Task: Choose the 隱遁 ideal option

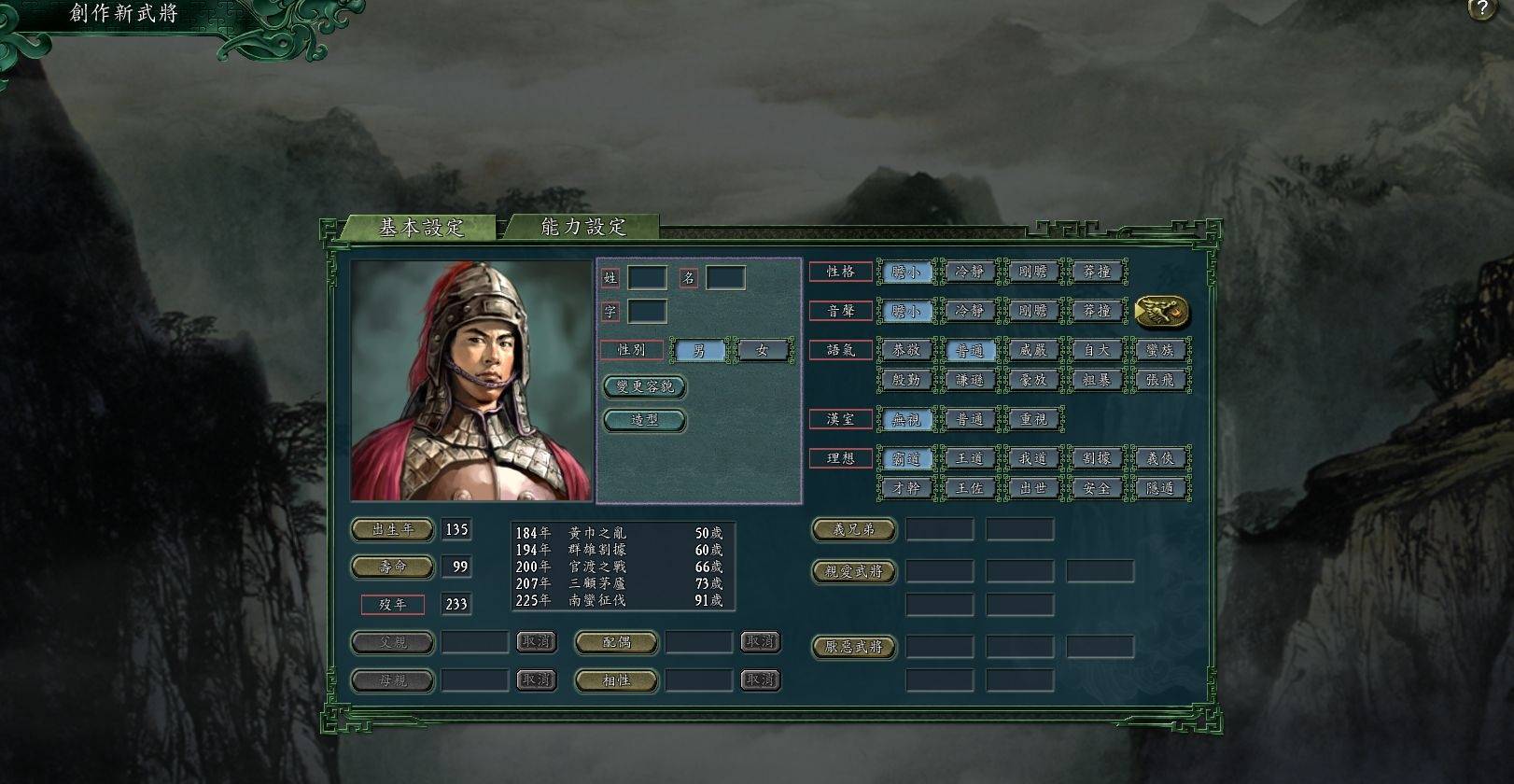Action: pyautogui.click(x=1160, y=487)
